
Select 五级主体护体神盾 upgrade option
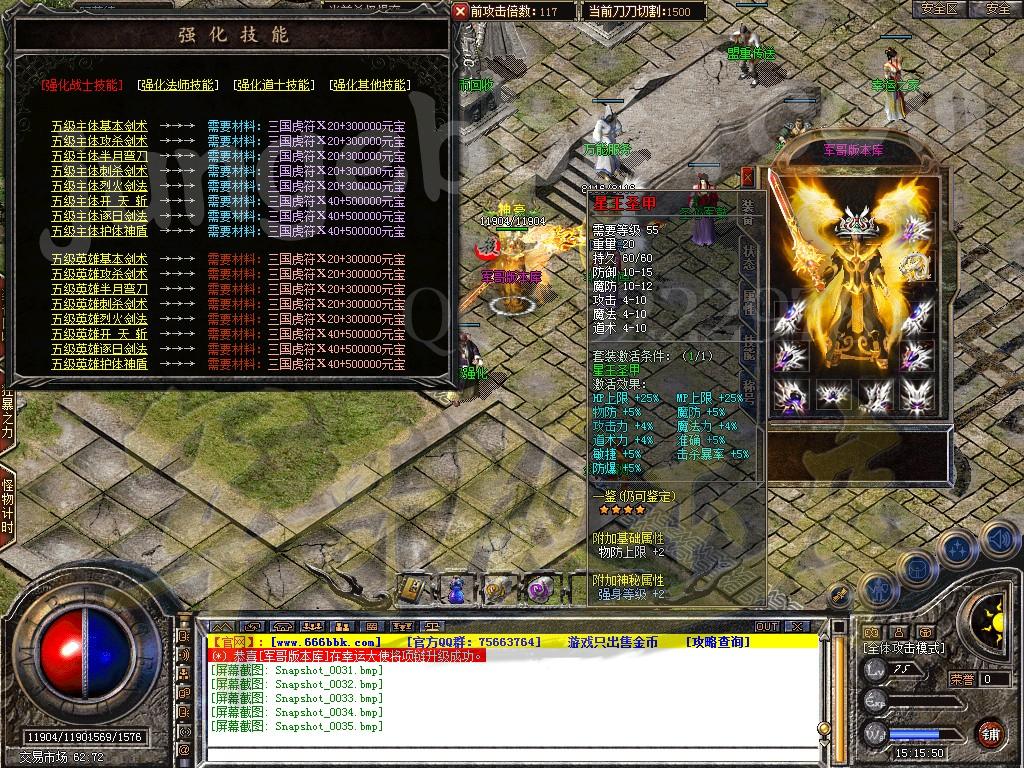[x=100, y=231]
